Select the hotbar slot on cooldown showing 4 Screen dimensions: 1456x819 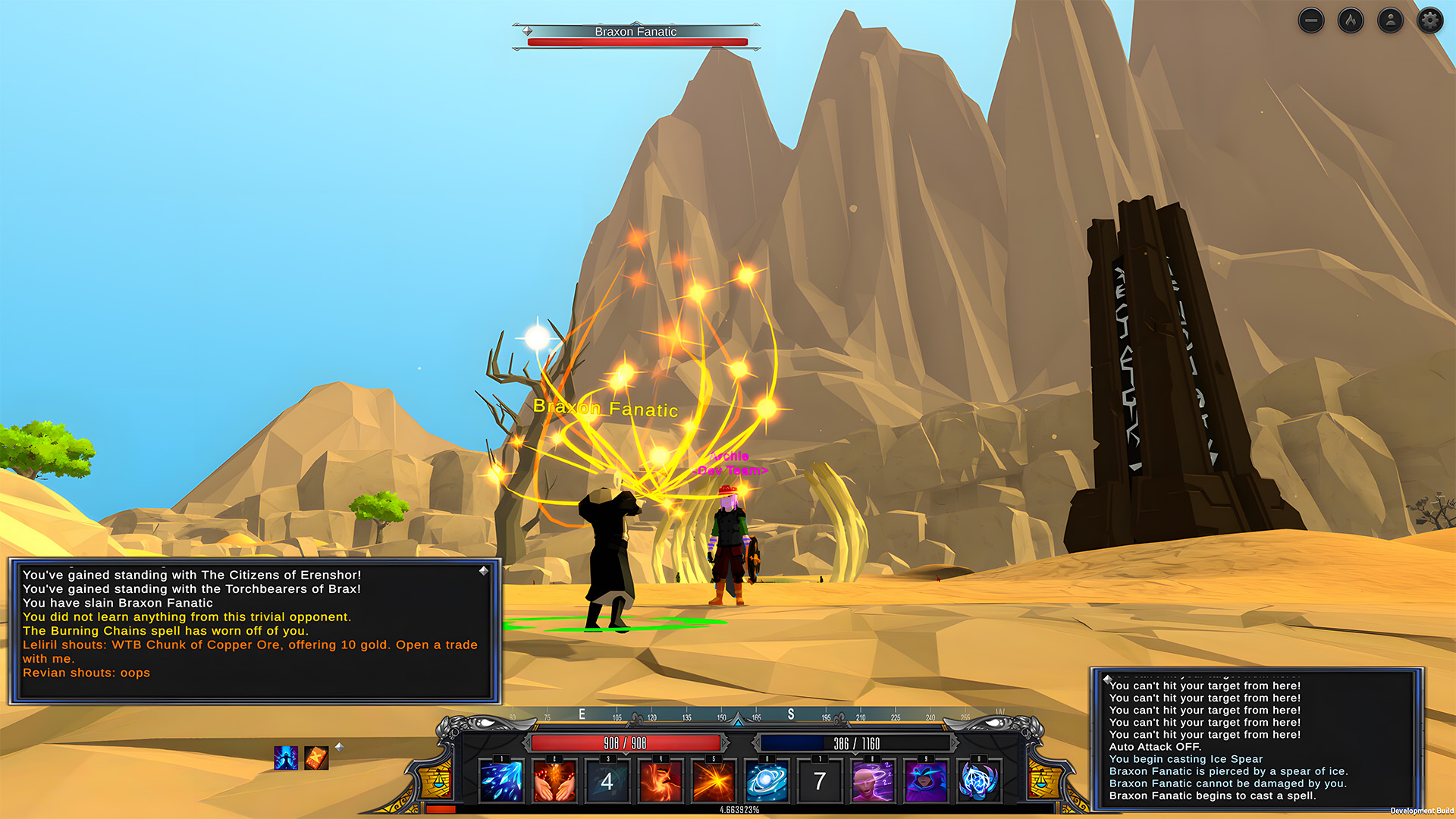tap(607, 781)
